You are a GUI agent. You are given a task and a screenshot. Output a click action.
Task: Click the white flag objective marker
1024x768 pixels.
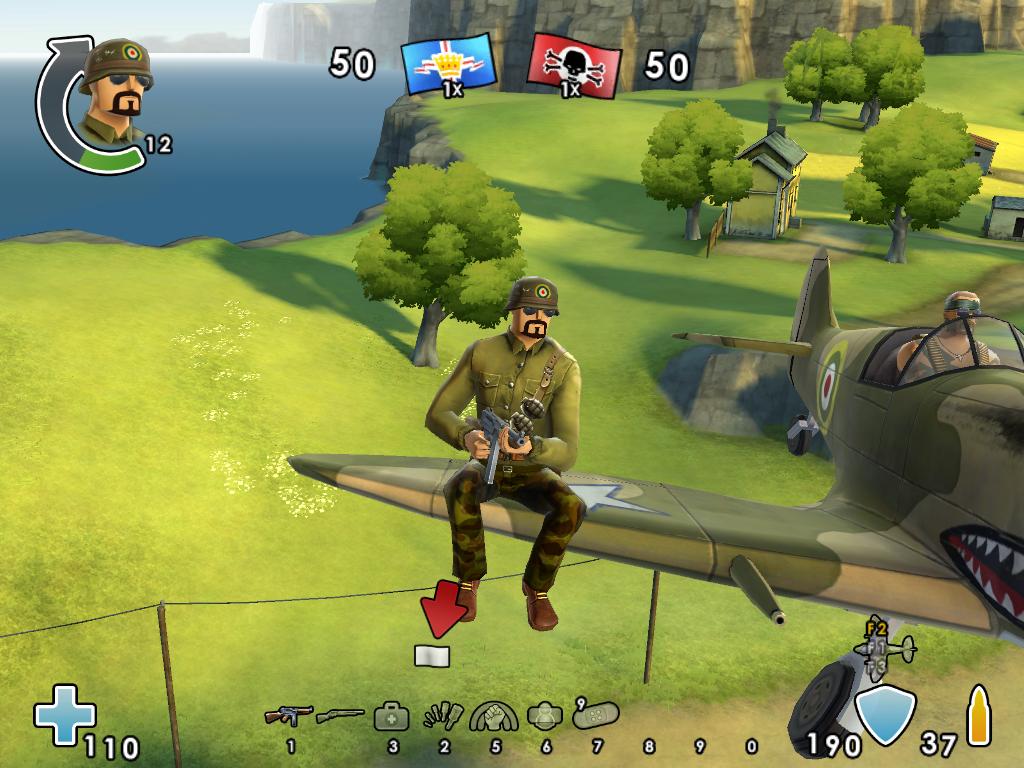pos(432,656)
